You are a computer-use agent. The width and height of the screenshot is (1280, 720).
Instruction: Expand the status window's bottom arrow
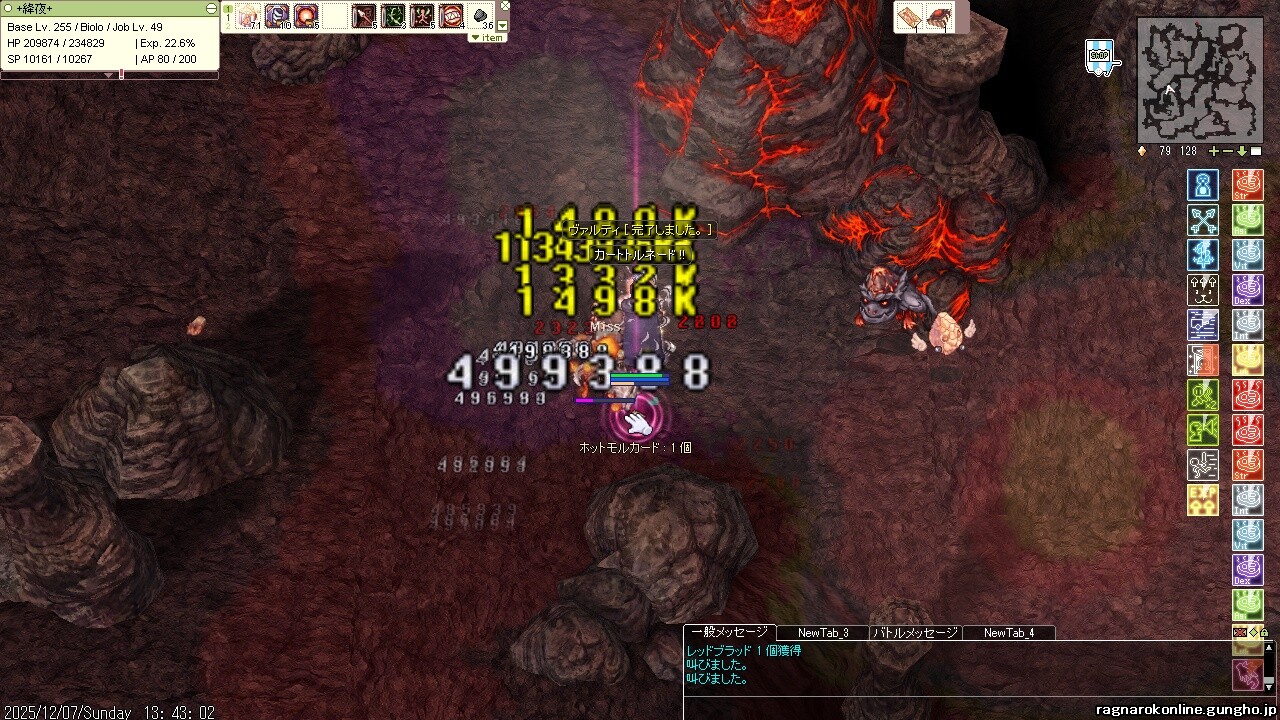[x=109, y=75]
